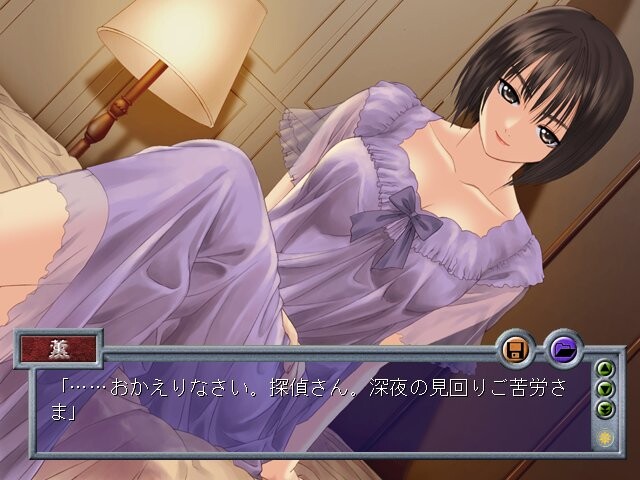
Task: Activate the green double down arrow skip button
Action: pos(604,408)
